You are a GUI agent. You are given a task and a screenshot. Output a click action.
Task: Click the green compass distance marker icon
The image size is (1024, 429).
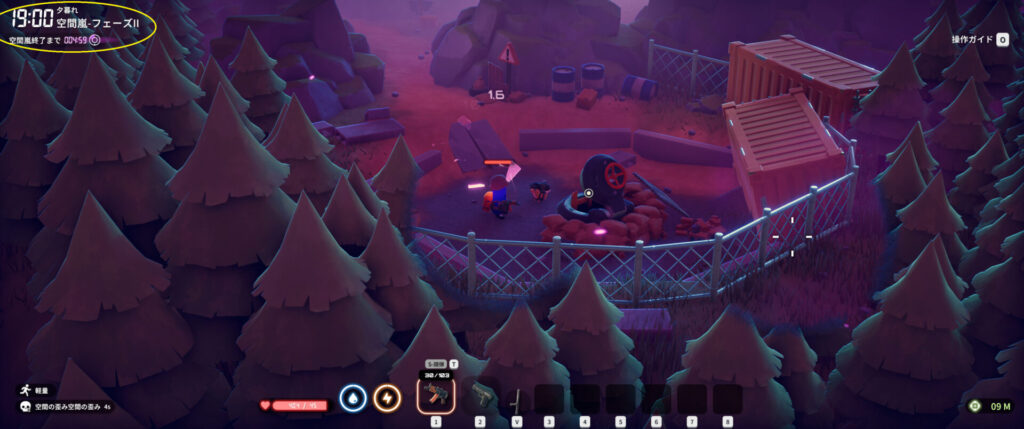click(x=975, y=406)
